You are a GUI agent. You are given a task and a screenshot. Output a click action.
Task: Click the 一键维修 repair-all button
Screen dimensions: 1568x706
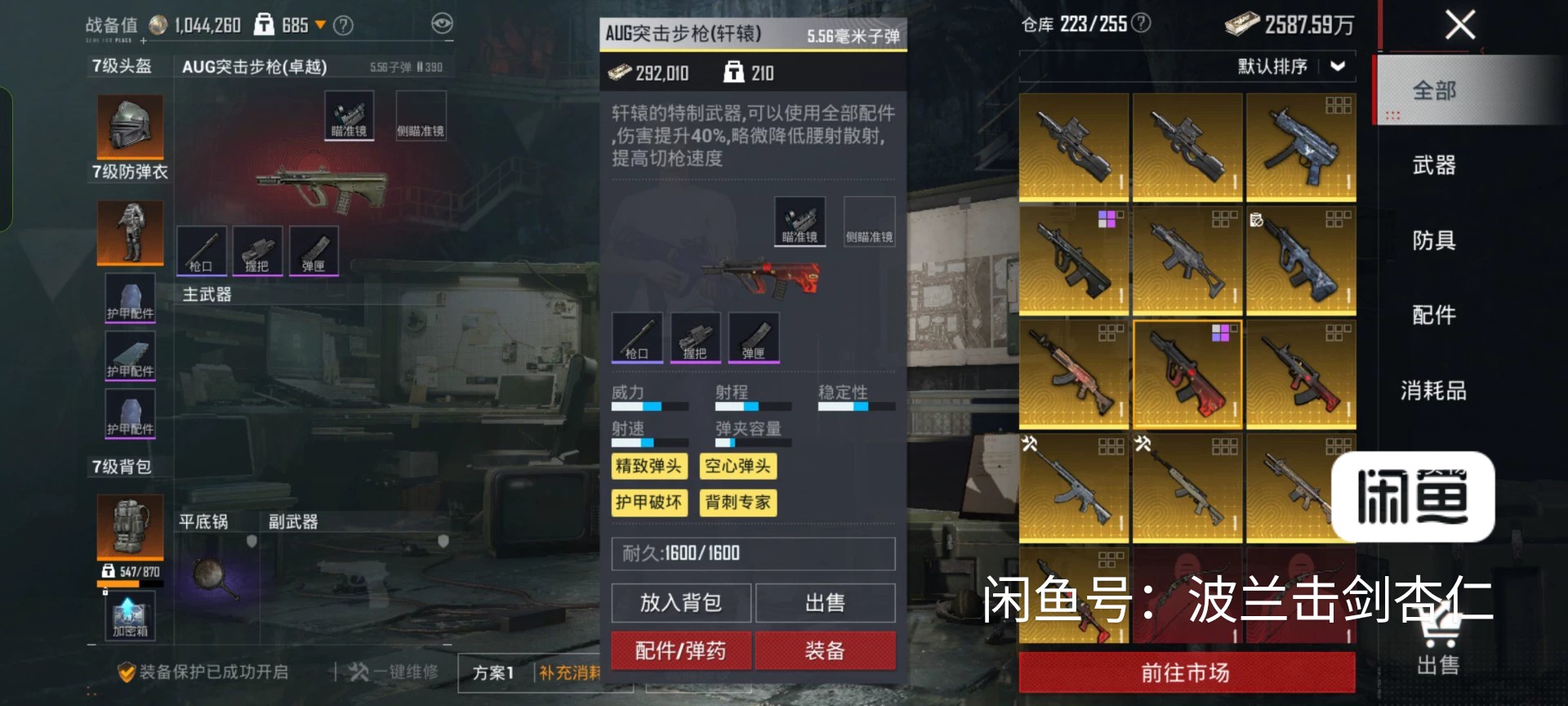click(x=394, y=672)
